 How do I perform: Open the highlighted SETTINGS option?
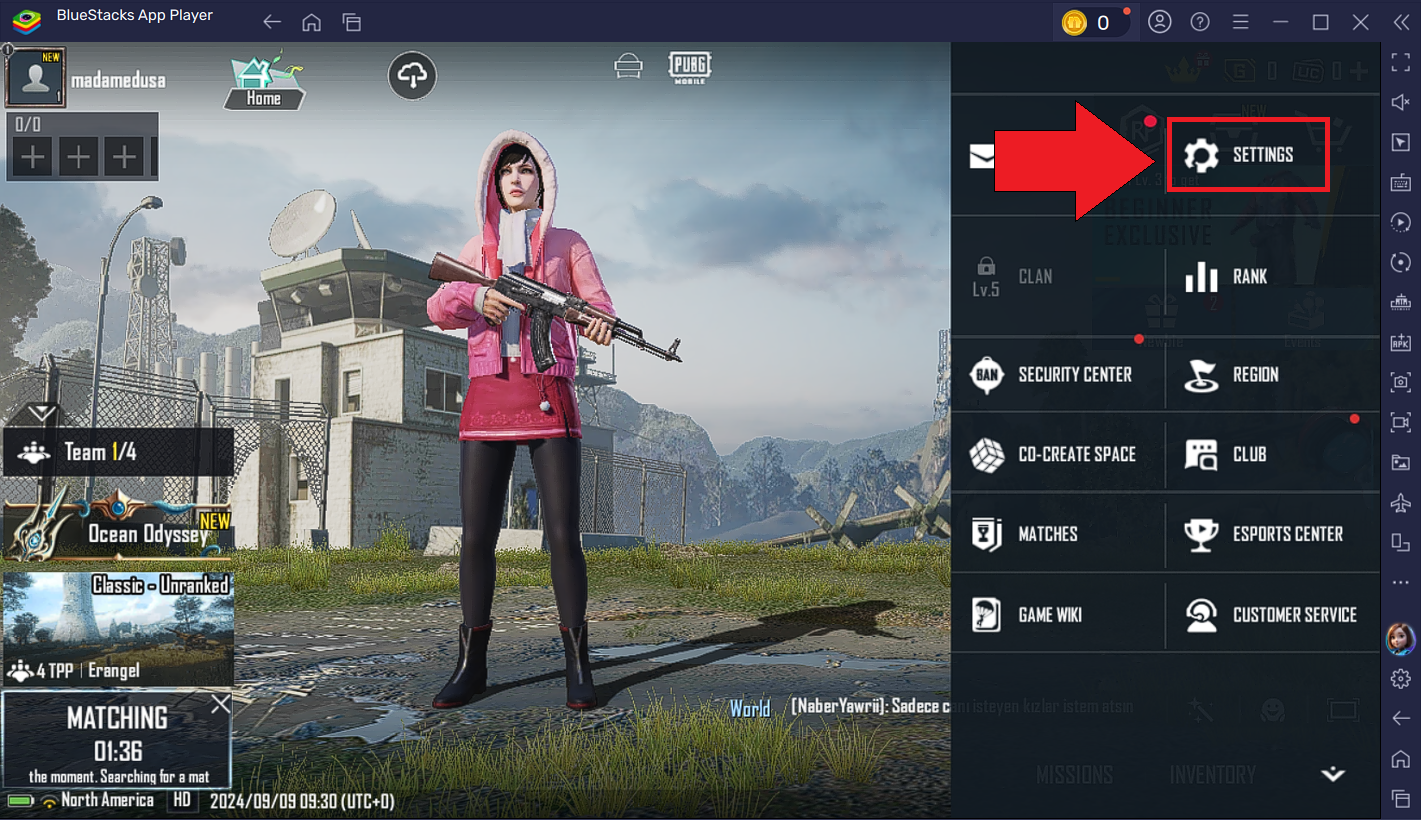1248,155
